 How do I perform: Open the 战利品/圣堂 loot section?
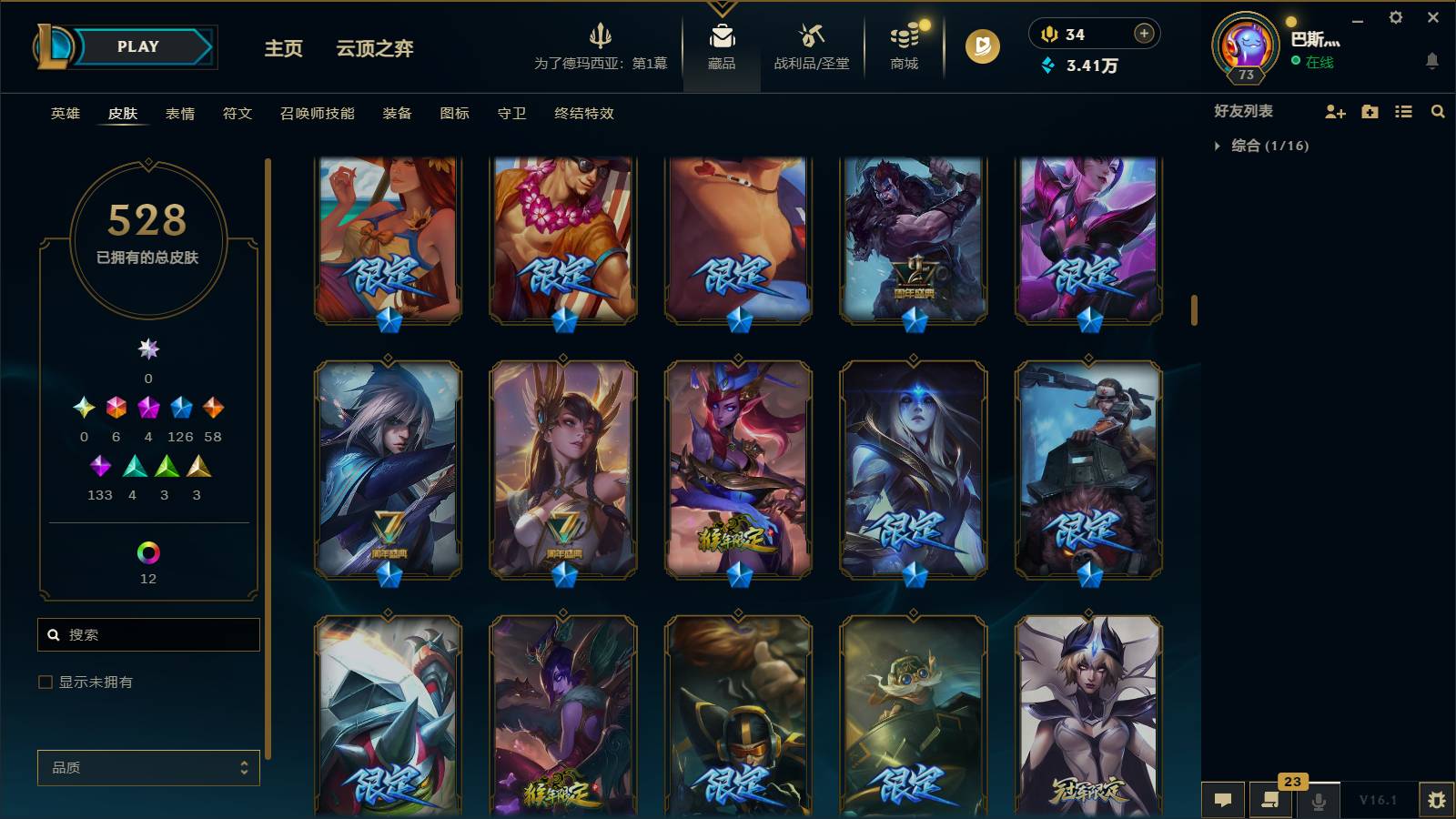pyautogui.click(x=814, y=47)
